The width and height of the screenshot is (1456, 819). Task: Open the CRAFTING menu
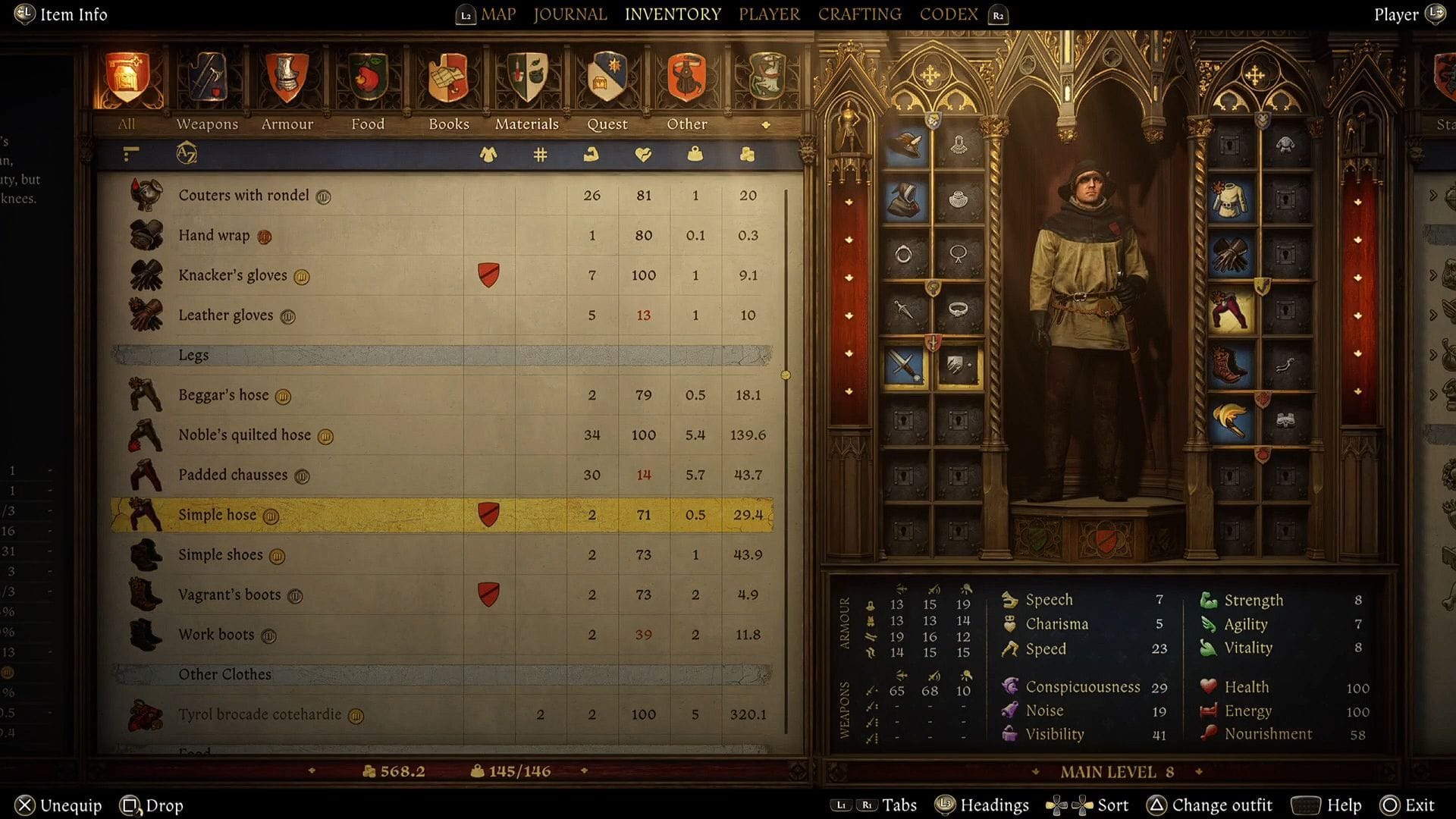[x=859, y=14]
